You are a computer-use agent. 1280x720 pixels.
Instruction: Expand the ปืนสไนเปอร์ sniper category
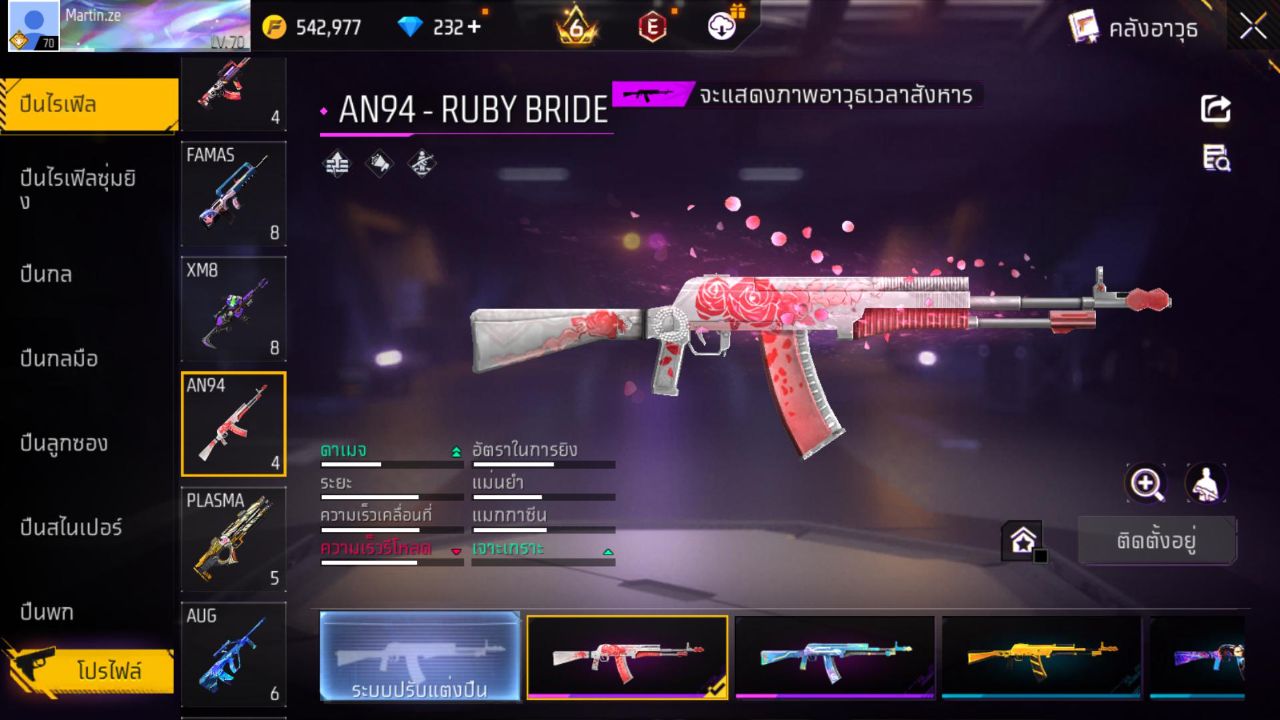click(x=70, y=528)
